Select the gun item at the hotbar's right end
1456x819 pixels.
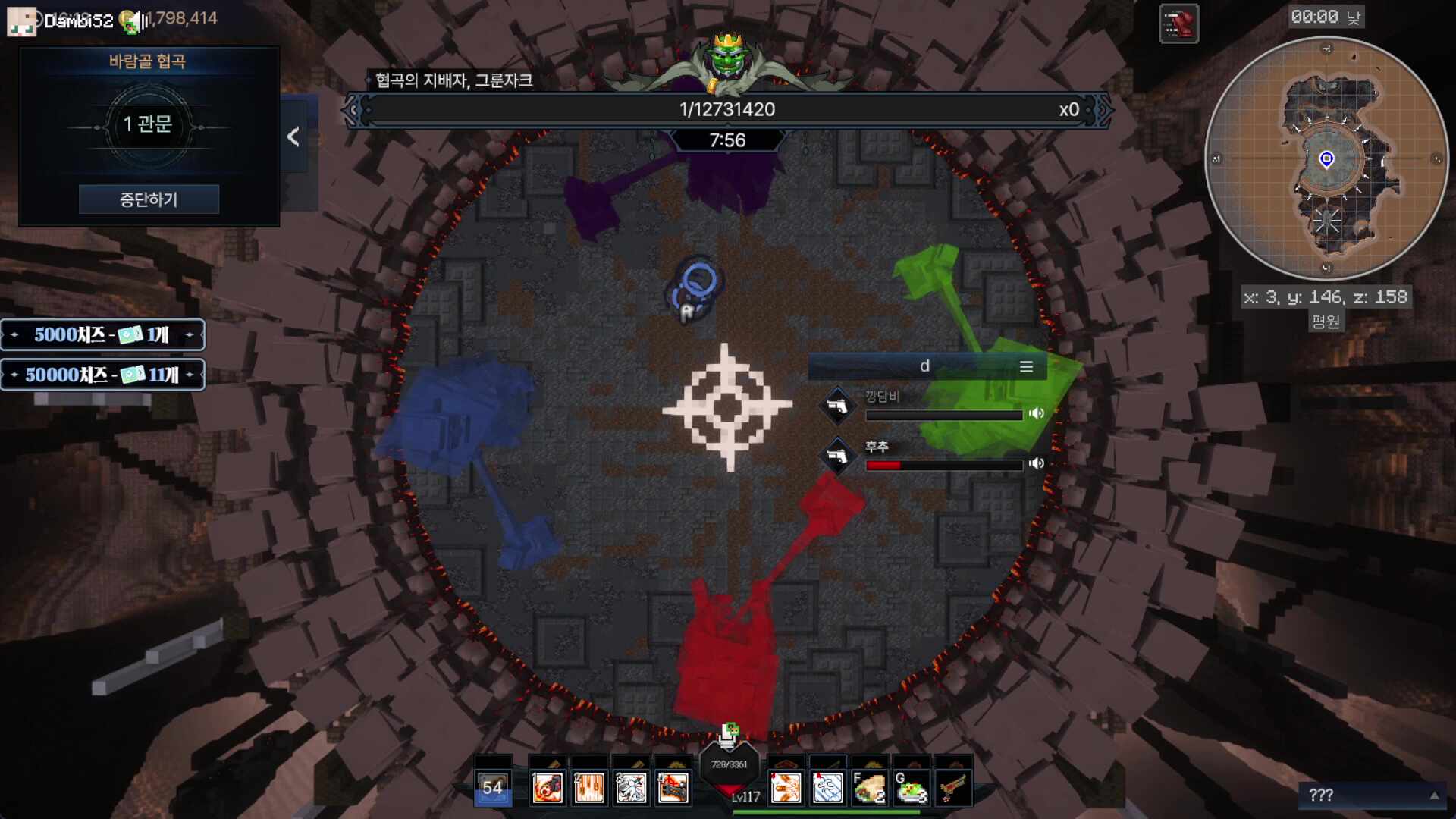coord(952,789)
